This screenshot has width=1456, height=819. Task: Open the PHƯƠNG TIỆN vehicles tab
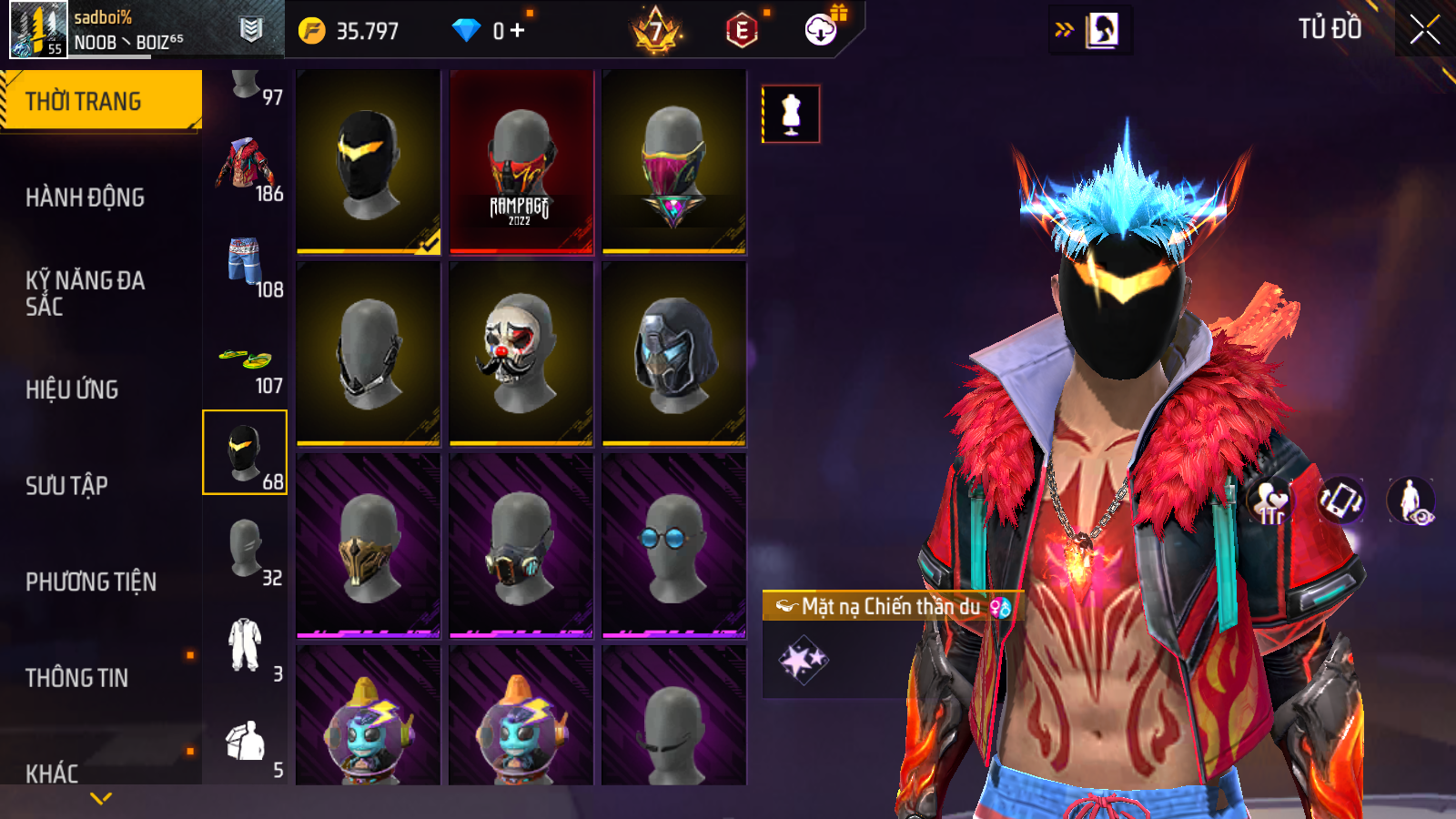click(x=91, y=582)
